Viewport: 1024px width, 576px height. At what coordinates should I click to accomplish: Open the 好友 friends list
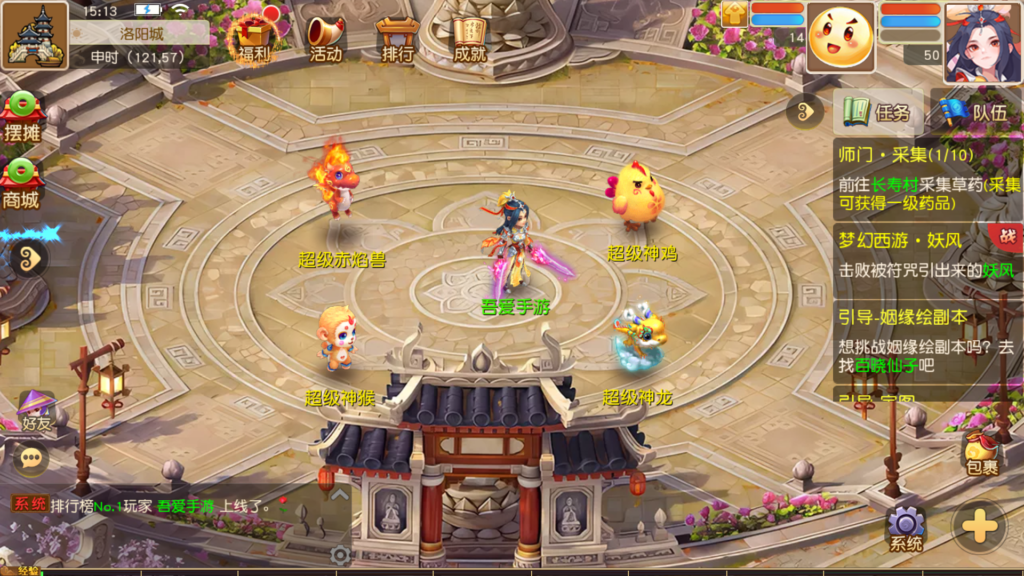[36, 410]
